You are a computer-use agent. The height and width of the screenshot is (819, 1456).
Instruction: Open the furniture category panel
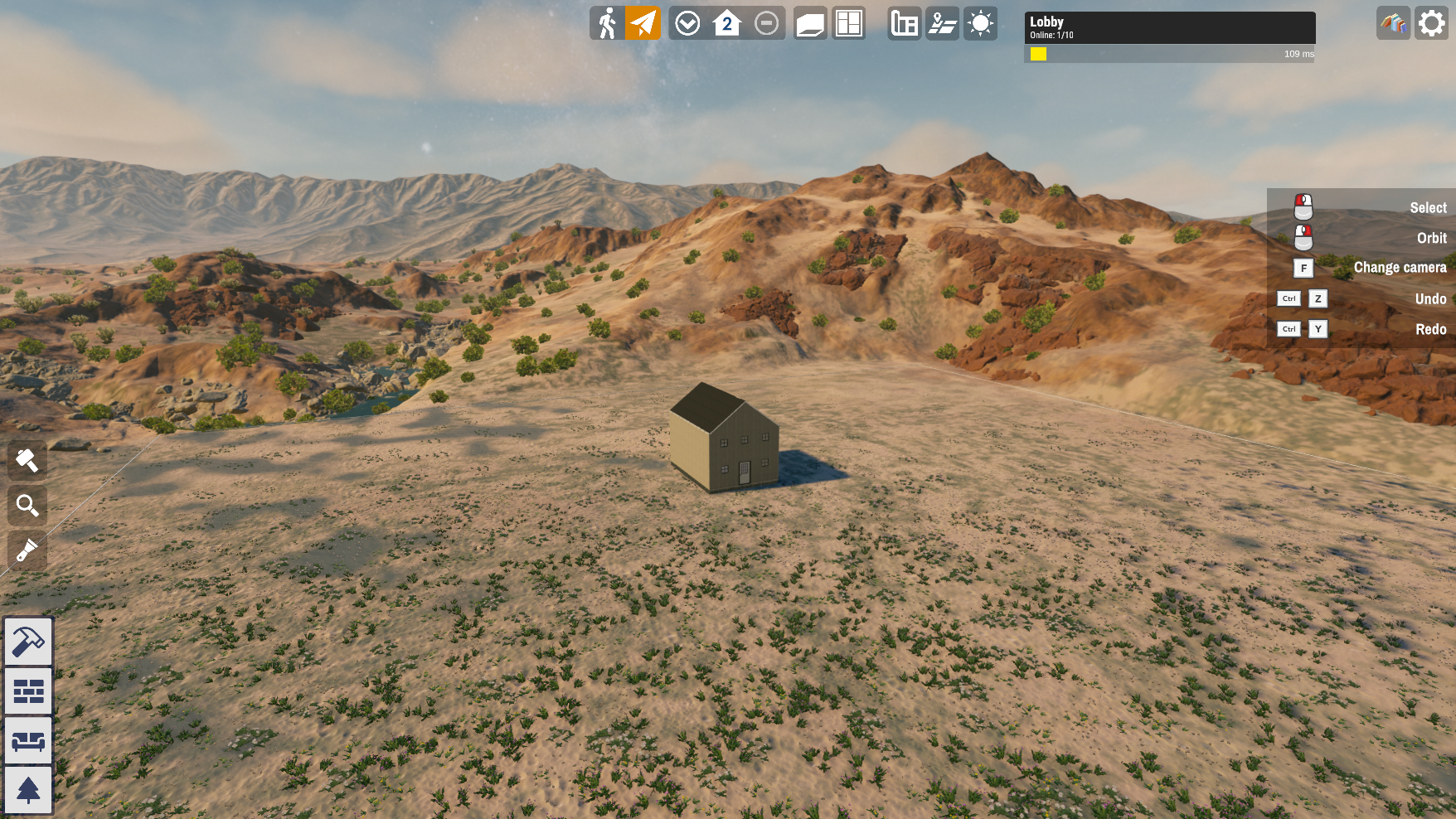(x=27, y=740)
